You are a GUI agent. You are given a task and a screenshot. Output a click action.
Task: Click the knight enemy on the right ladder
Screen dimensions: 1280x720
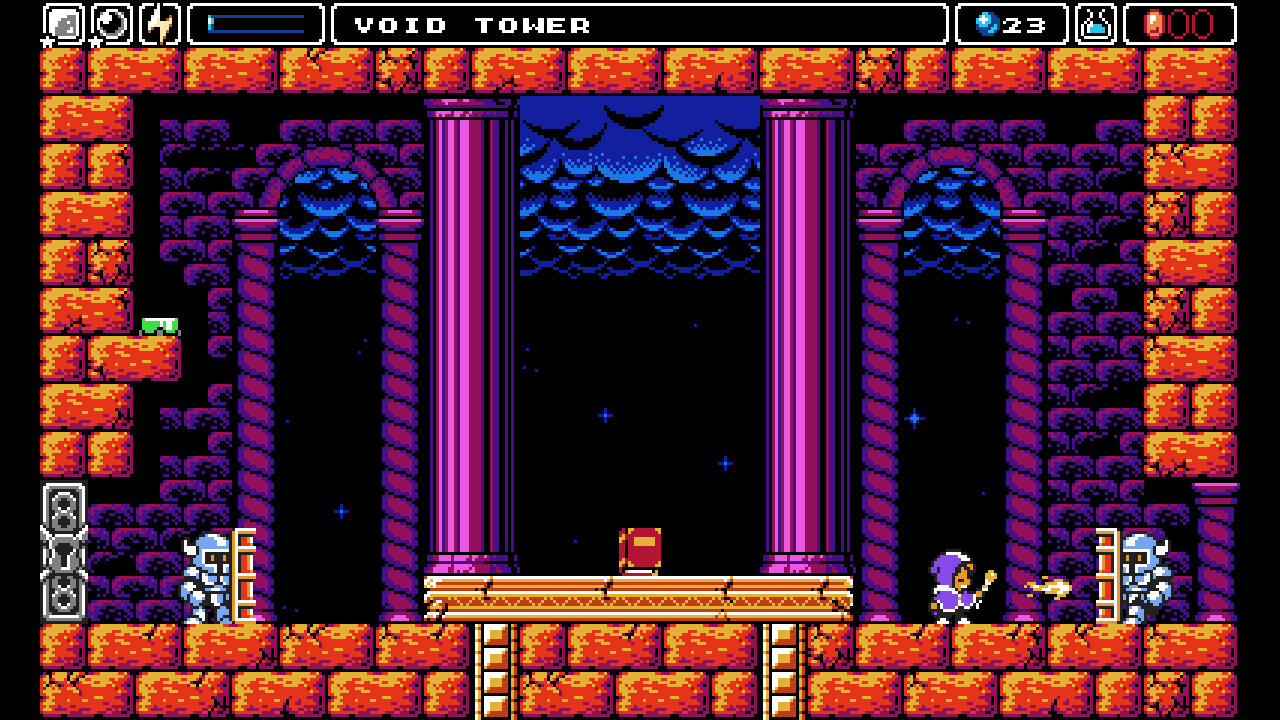(1140, 580)
